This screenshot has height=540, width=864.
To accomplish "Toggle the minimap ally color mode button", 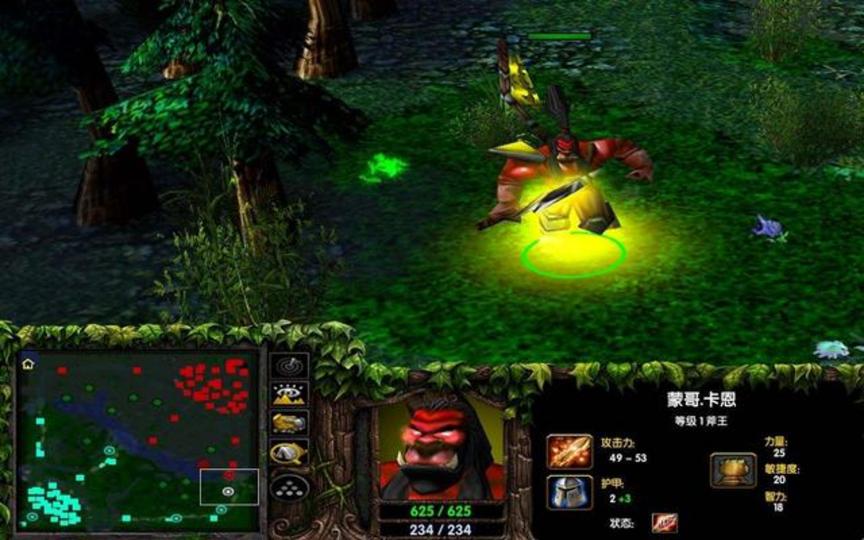I will (289, 423).
